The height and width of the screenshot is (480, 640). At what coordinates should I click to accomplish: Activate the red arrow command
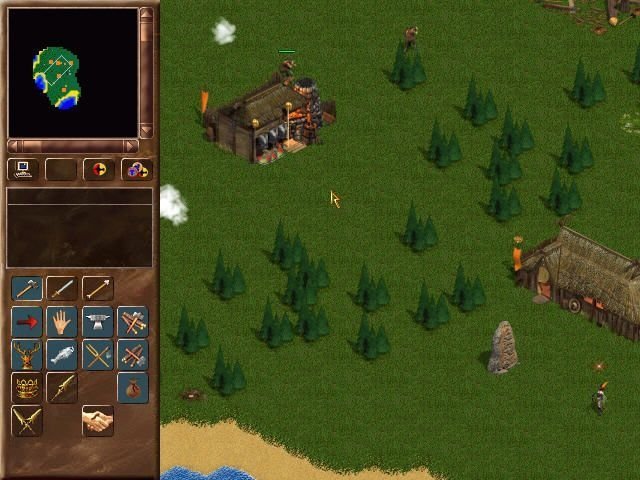27,322
